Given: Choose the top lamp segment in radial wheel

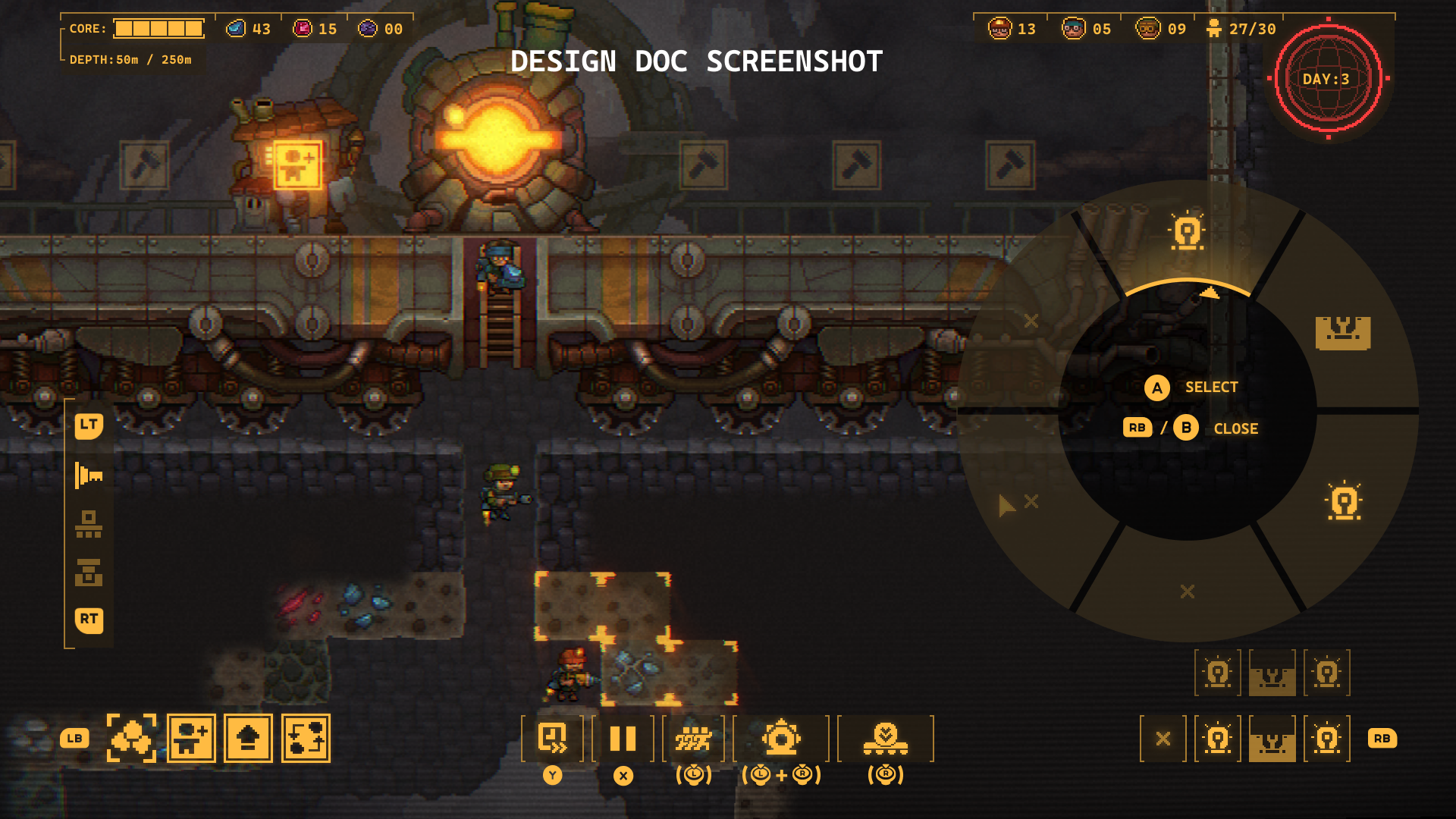Looking at the screenshot, I should point(1188,232).
